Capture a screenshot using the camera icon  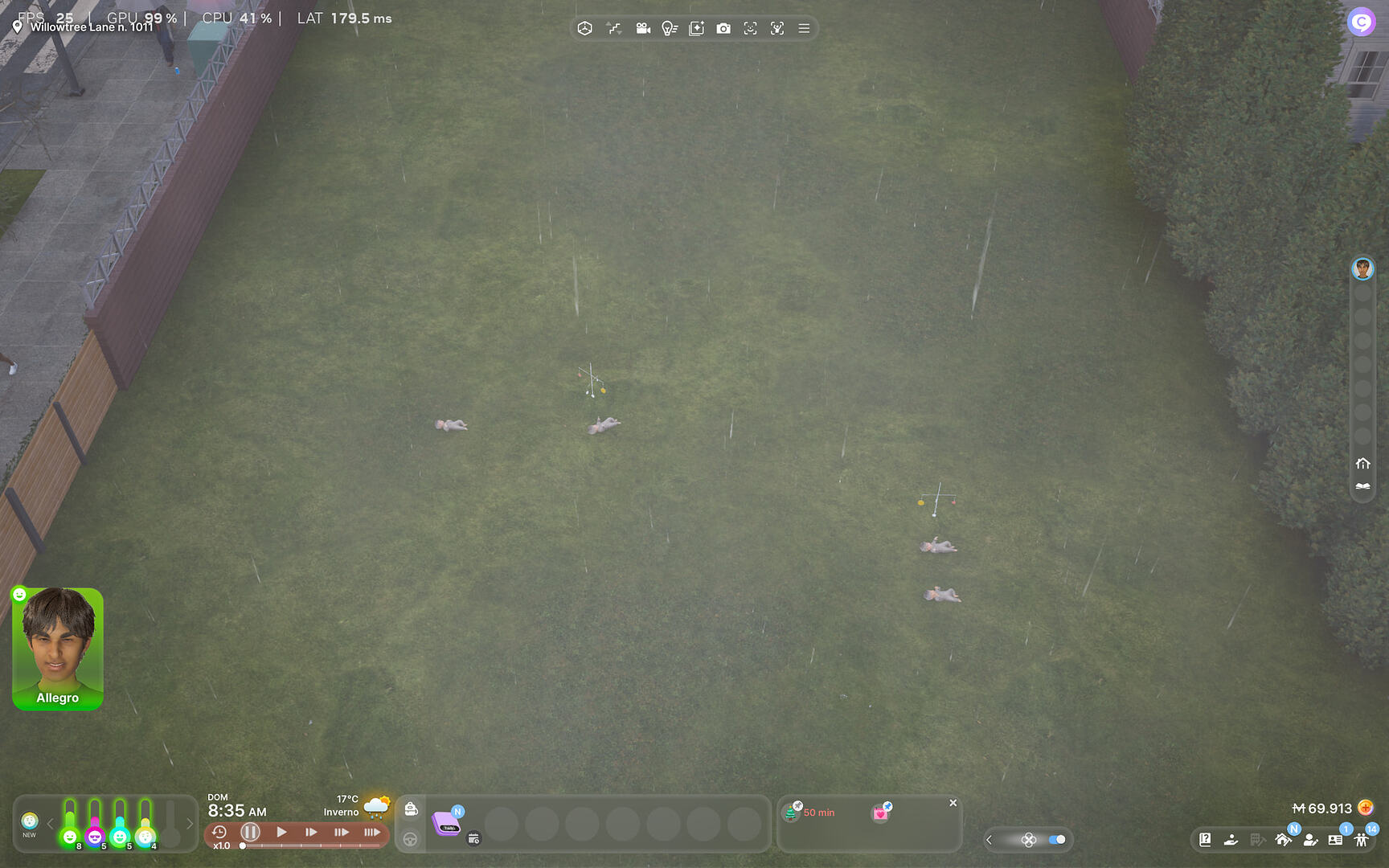(724, 28)
